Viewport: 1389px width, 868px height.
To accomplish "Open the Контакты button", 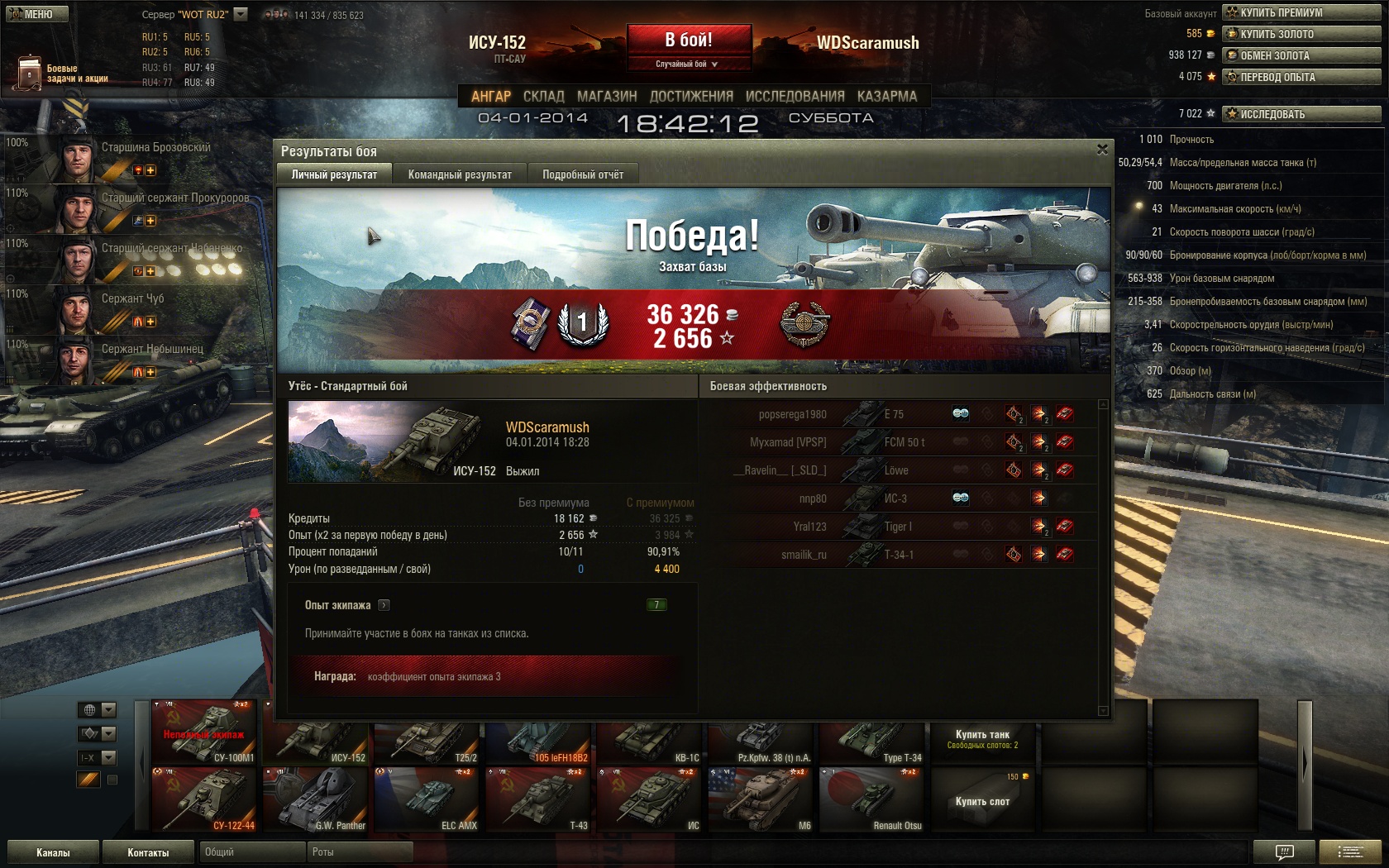I will coord(148,852).
